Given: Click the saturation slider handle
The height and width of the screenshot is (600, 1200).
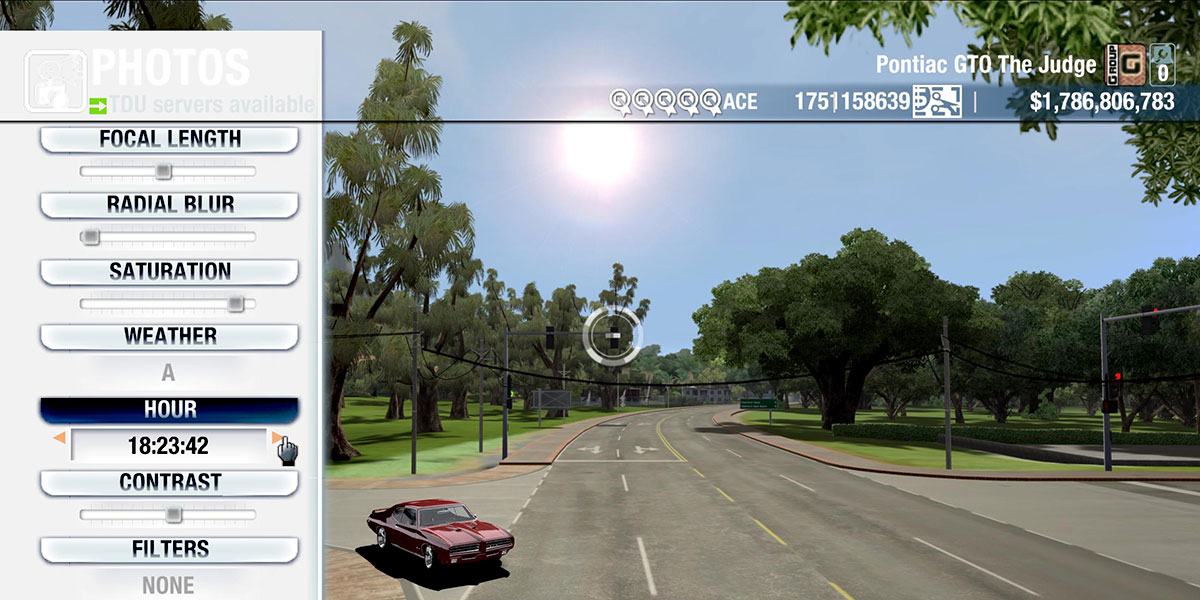Looking at the screenshot, I should [x=235, y=303].
